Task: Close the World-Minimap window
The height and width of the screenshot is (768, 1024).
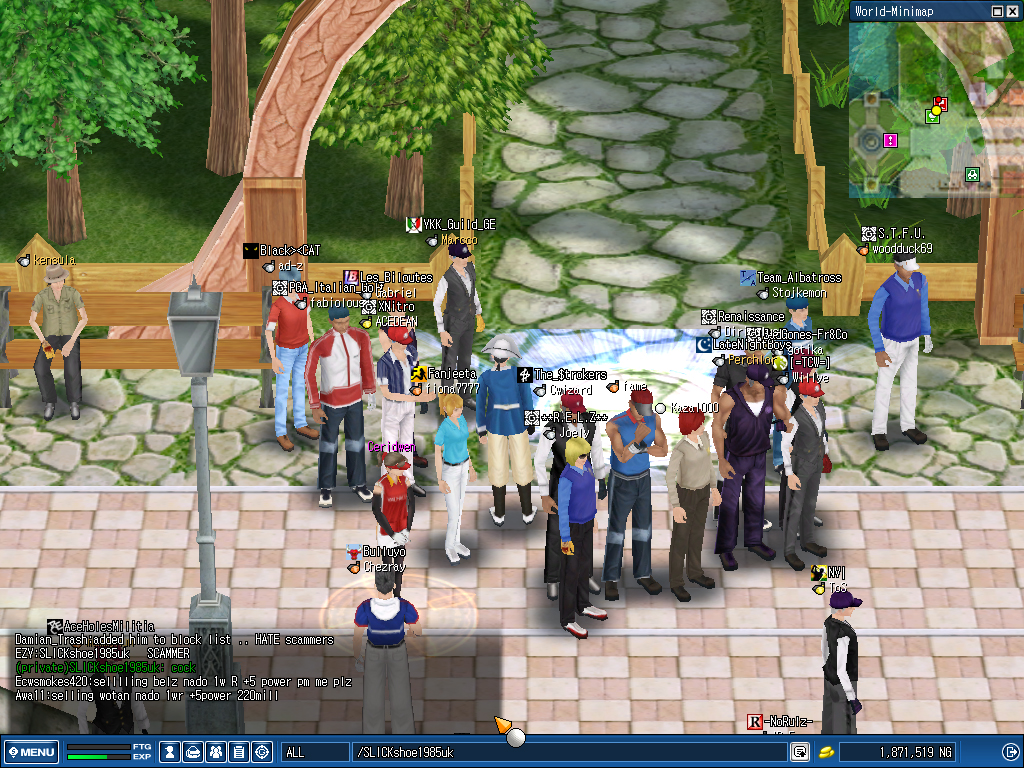Action: (x=1012, y=11)
